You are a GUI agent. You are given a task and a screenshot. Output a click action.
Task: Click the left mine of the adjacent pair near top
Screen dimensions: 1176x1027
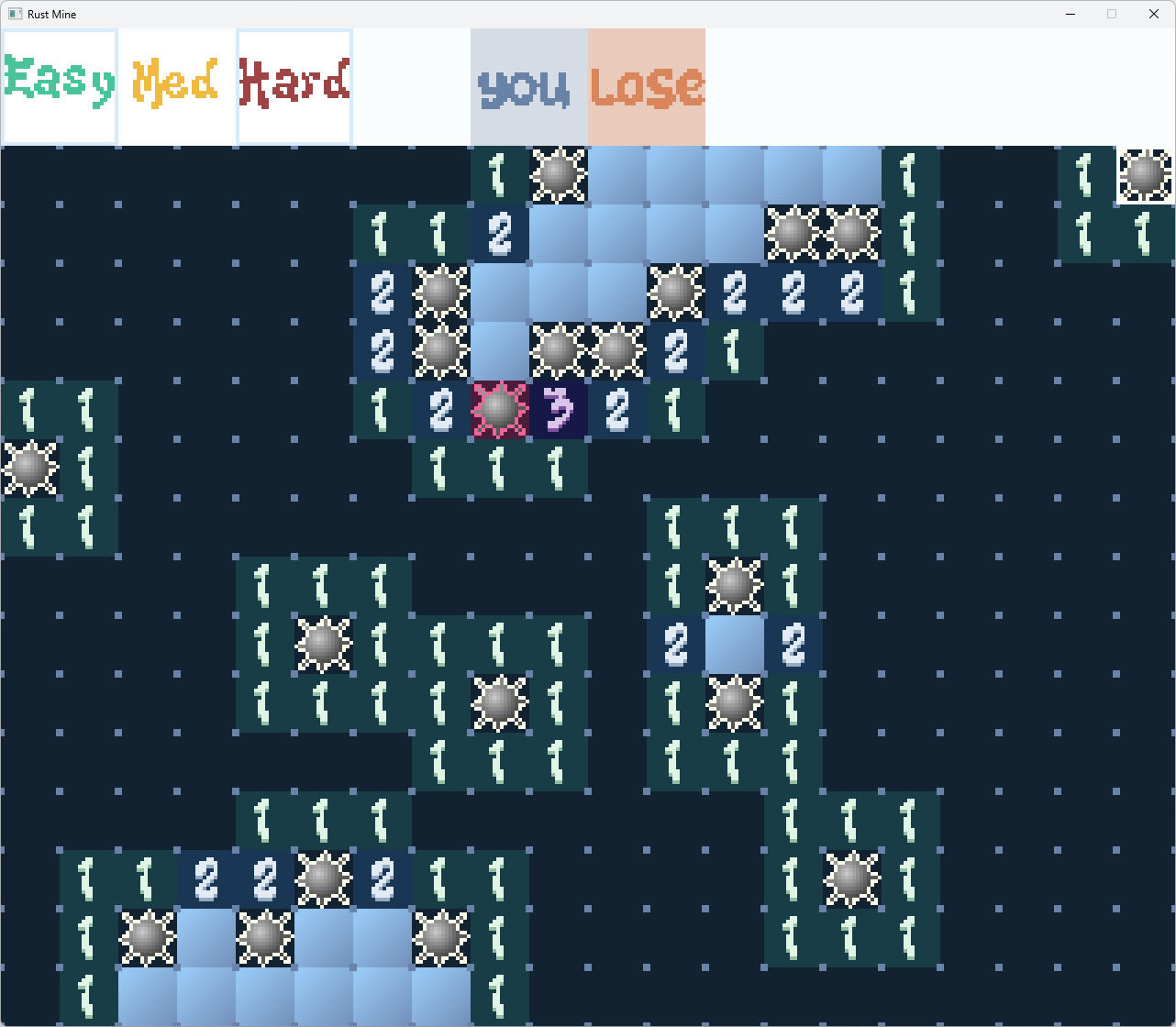pyautogui.click(x=796, y=234)
